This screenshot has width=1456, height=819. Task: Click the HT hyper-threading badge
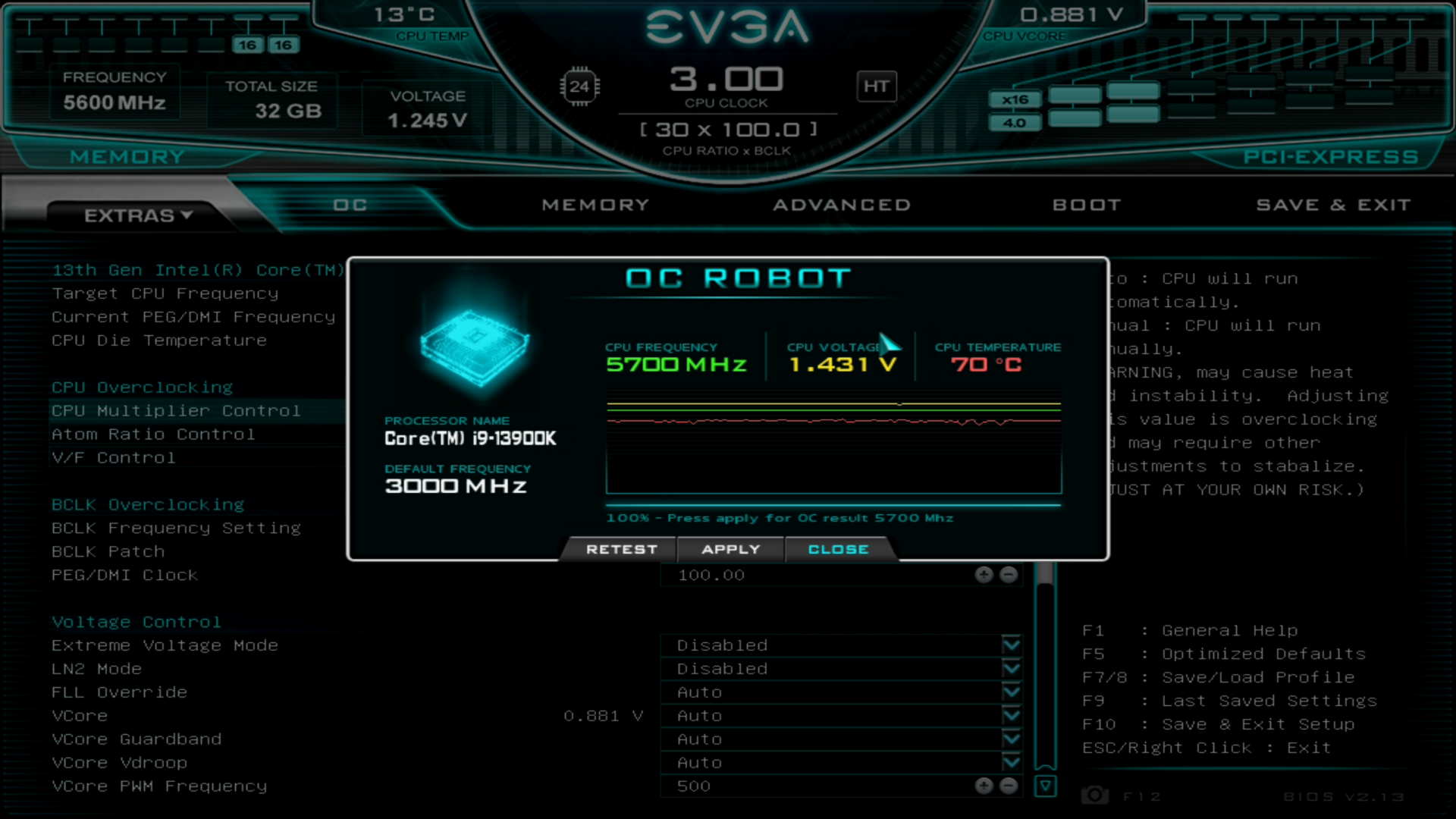click(877, 86)
